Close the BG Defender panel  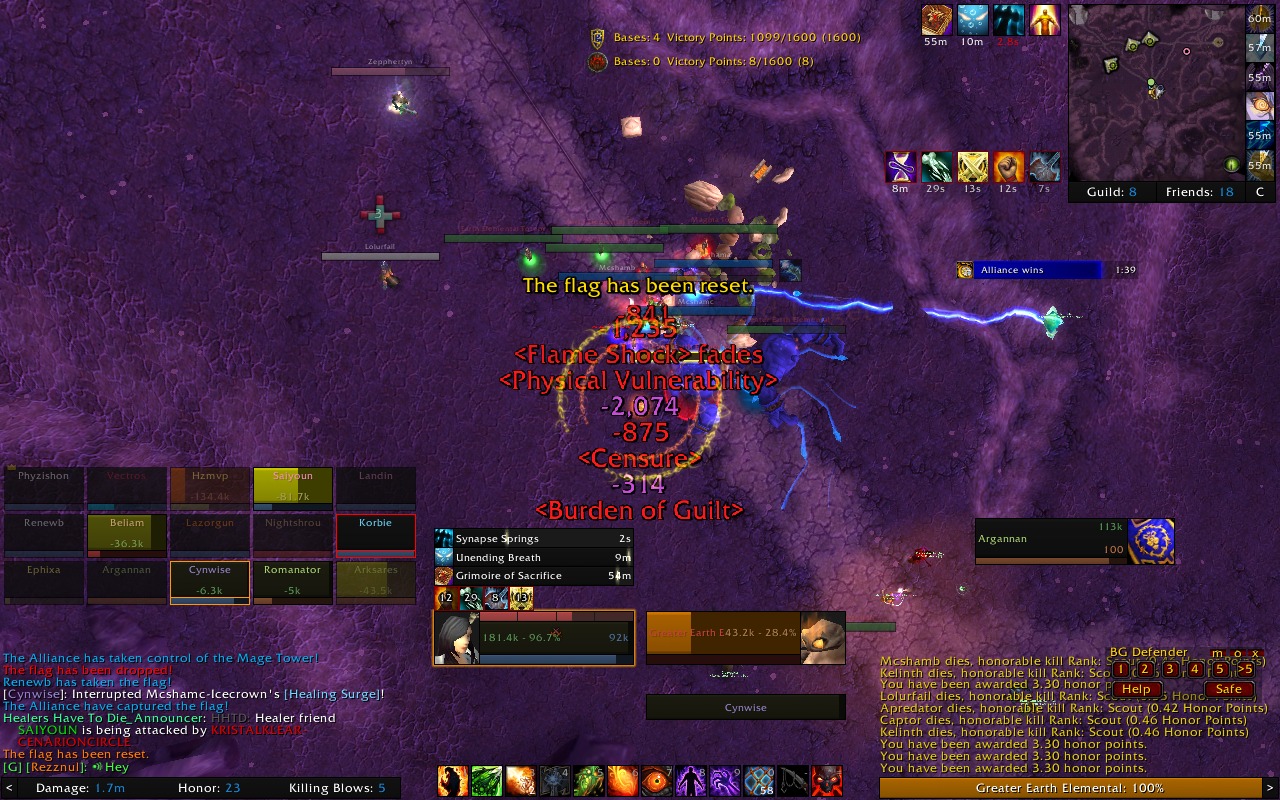[1255, 653]
